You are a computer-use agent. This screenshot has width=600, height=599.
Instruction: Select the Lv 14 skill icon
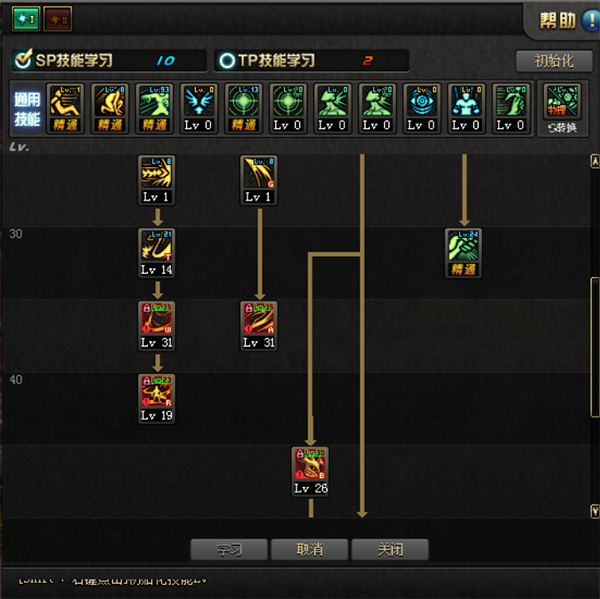pyautogui.click(x=157, y=247)
